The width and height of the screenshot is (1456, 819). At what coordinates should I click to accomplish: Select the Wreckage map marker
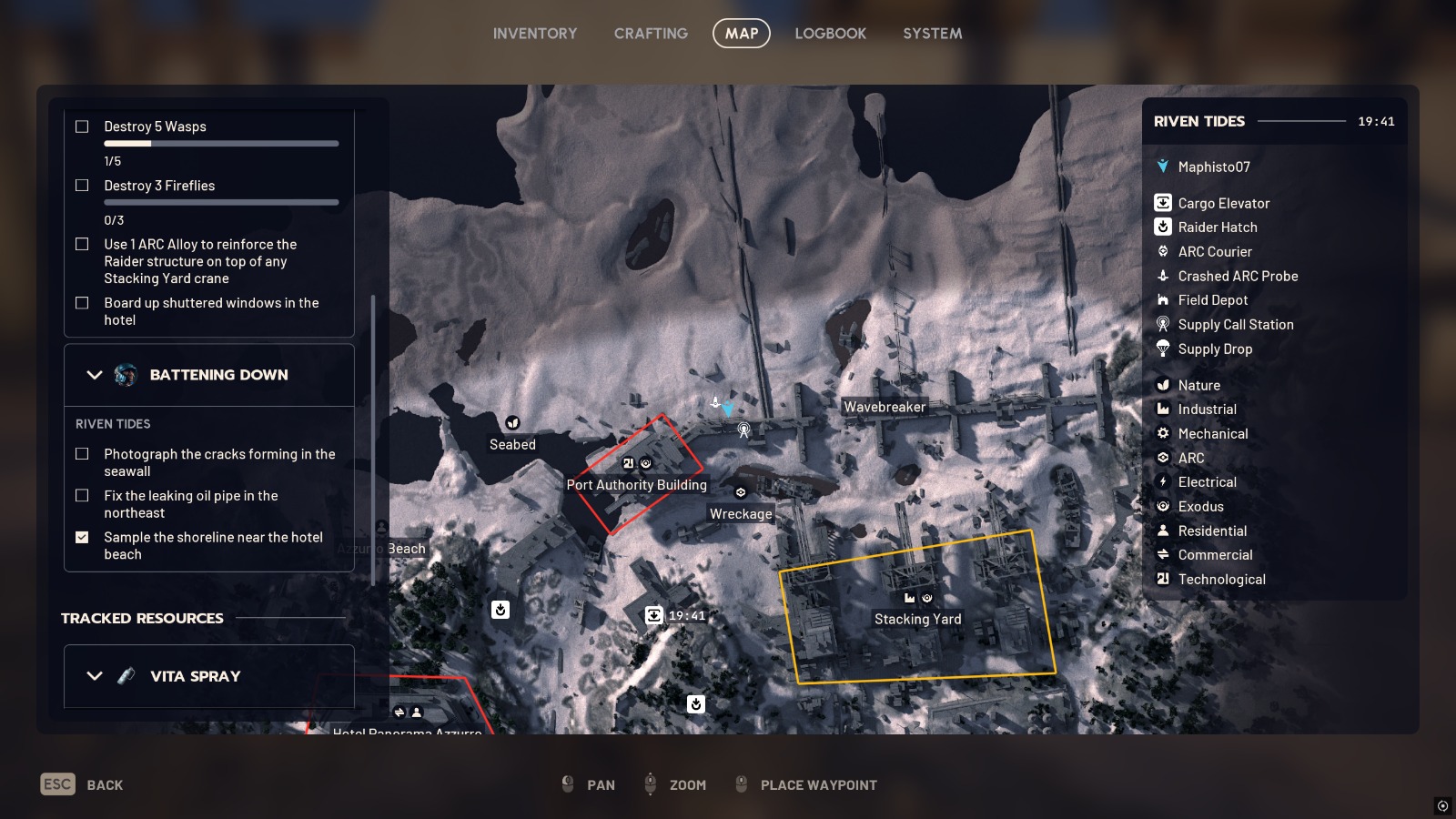(741, 492)
